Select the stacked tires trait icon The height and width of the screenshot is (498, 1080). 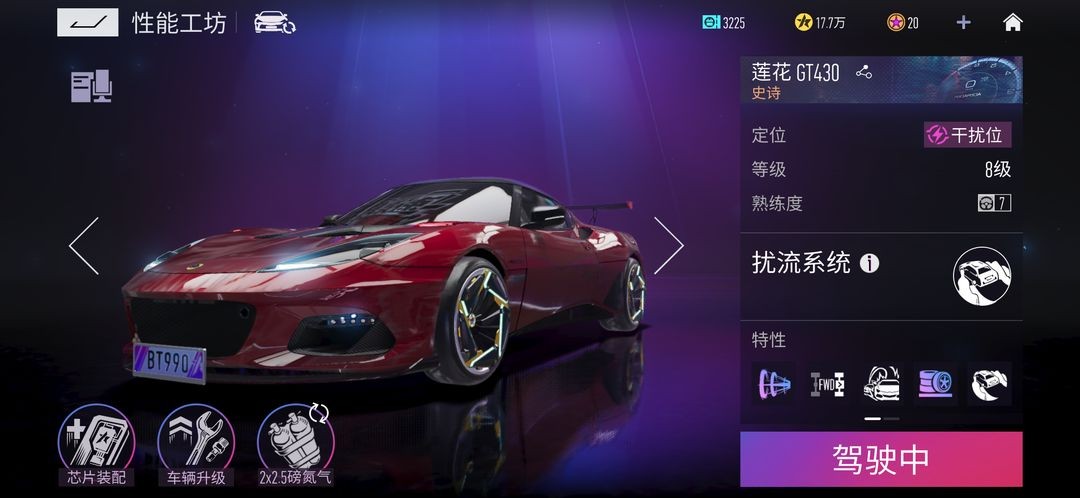pyautogui.click(x=935, y=383)
